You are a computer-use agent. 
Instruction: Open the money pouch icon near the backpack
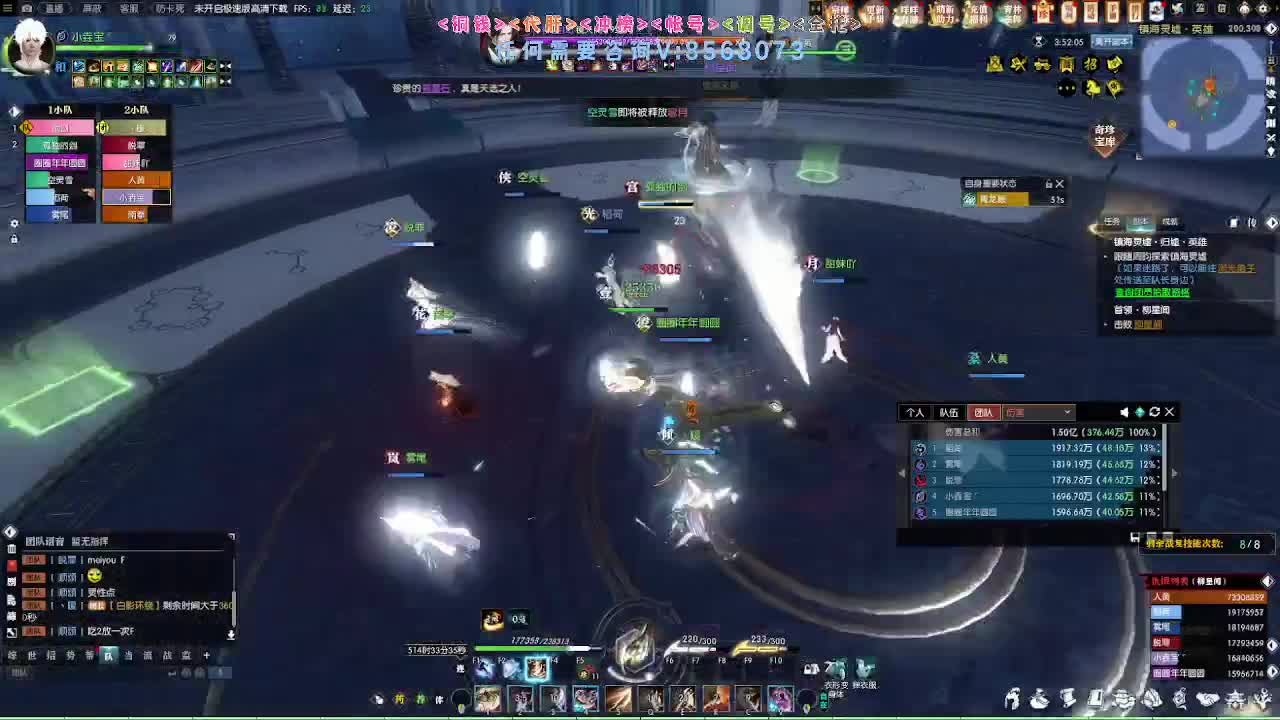[x=1041, y=700]
